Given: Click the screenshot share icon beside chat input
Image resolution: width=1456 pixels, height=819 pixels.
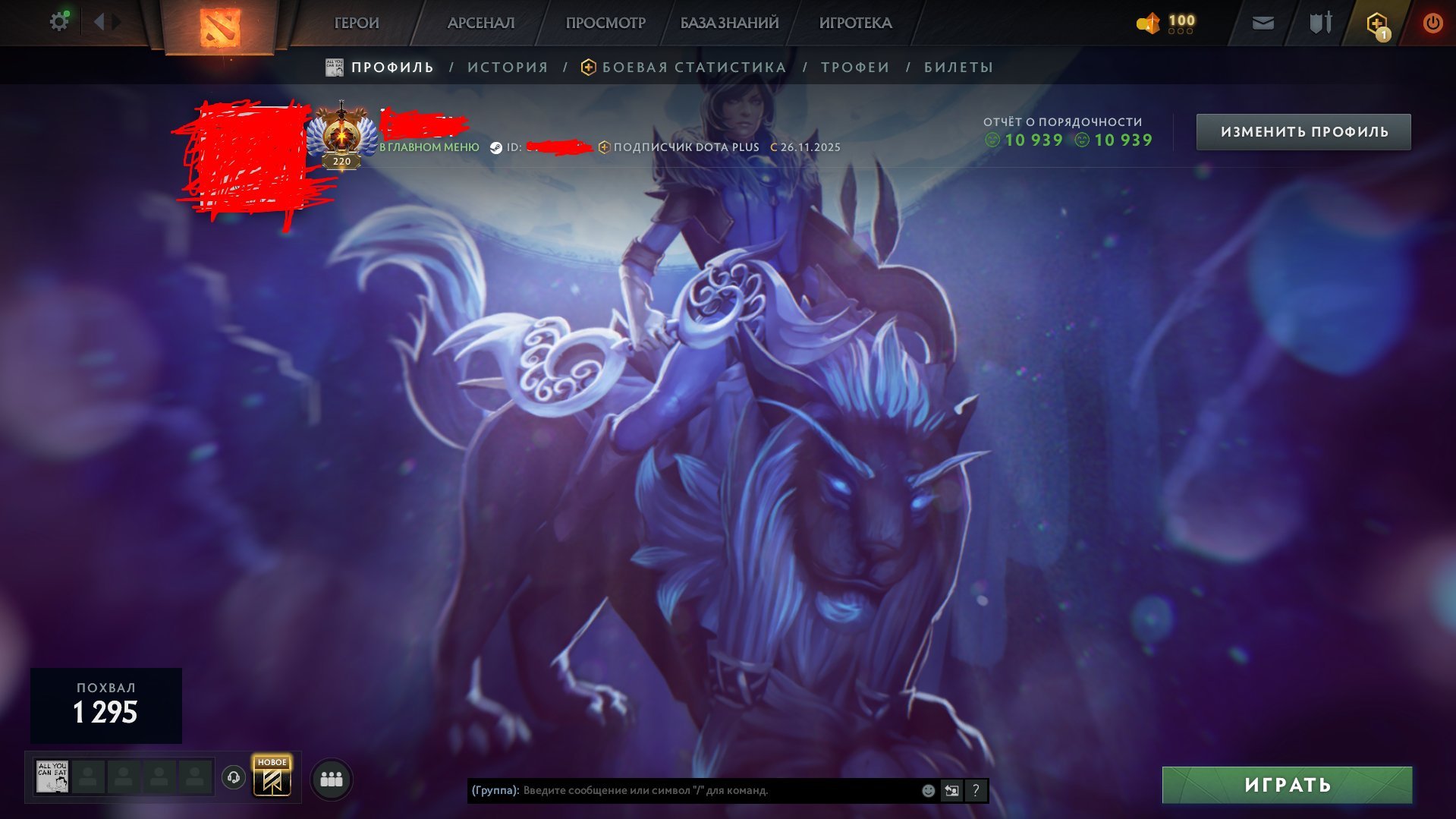Looking at the screenshot, I should tap(951, 790).
